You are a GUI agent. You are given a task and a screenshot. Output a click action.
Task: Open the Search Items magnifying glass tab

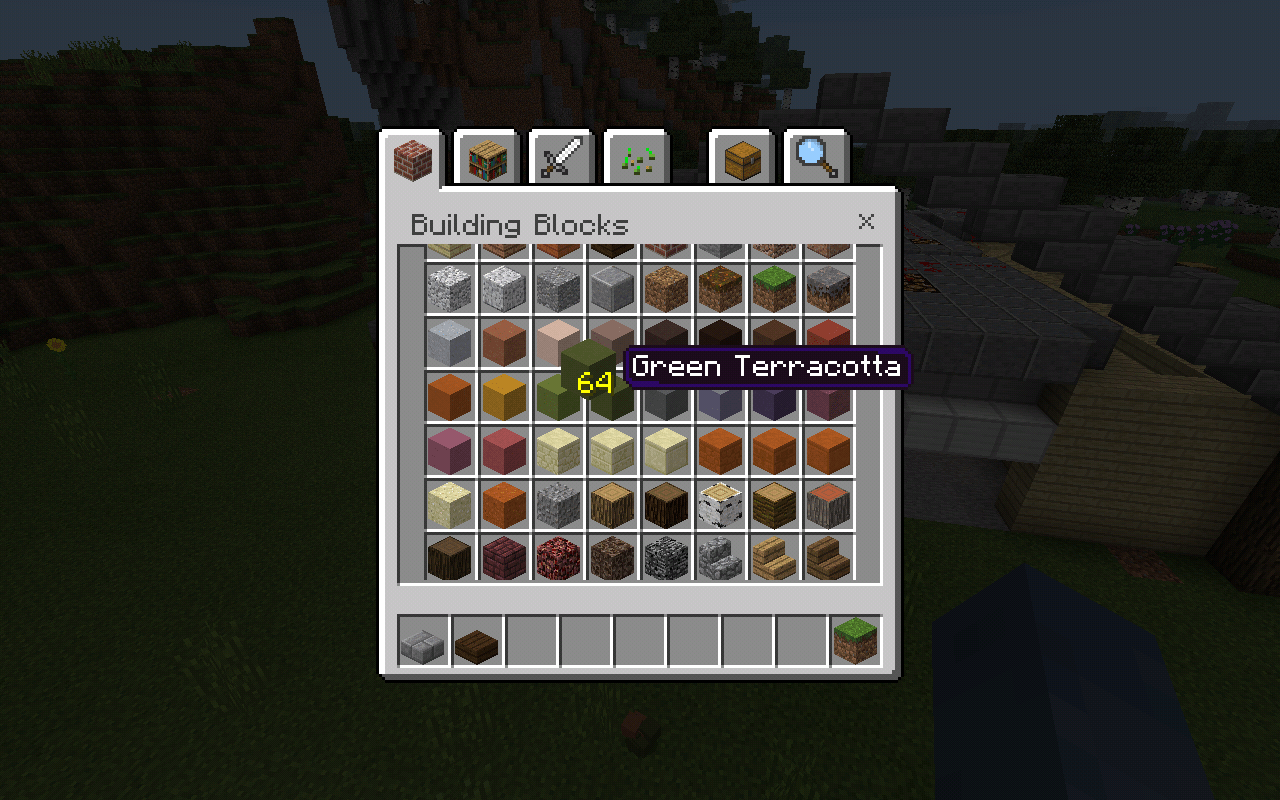click(x=819, y=156)
